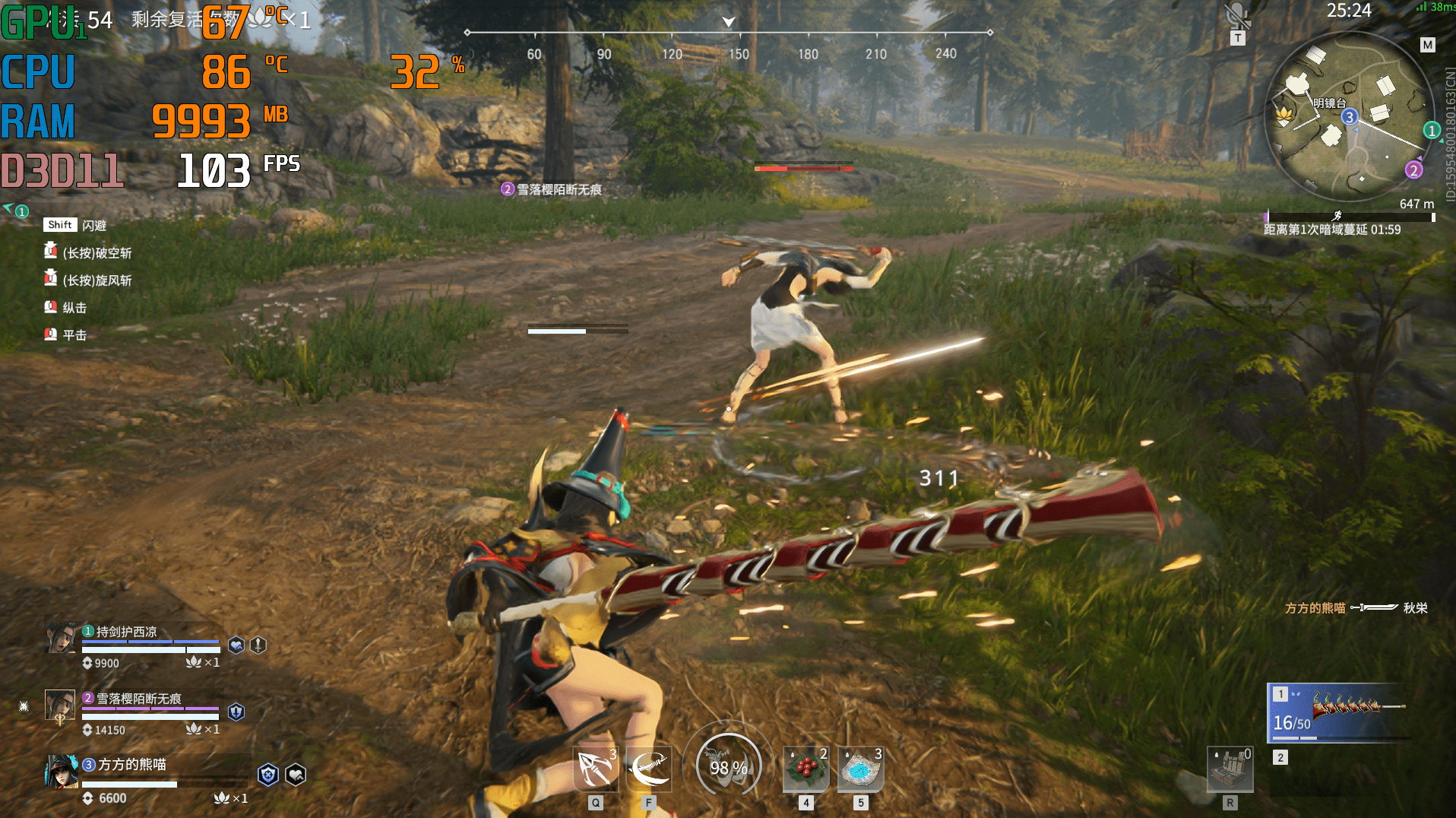Select the equipped spear weapon slot

1339,712
